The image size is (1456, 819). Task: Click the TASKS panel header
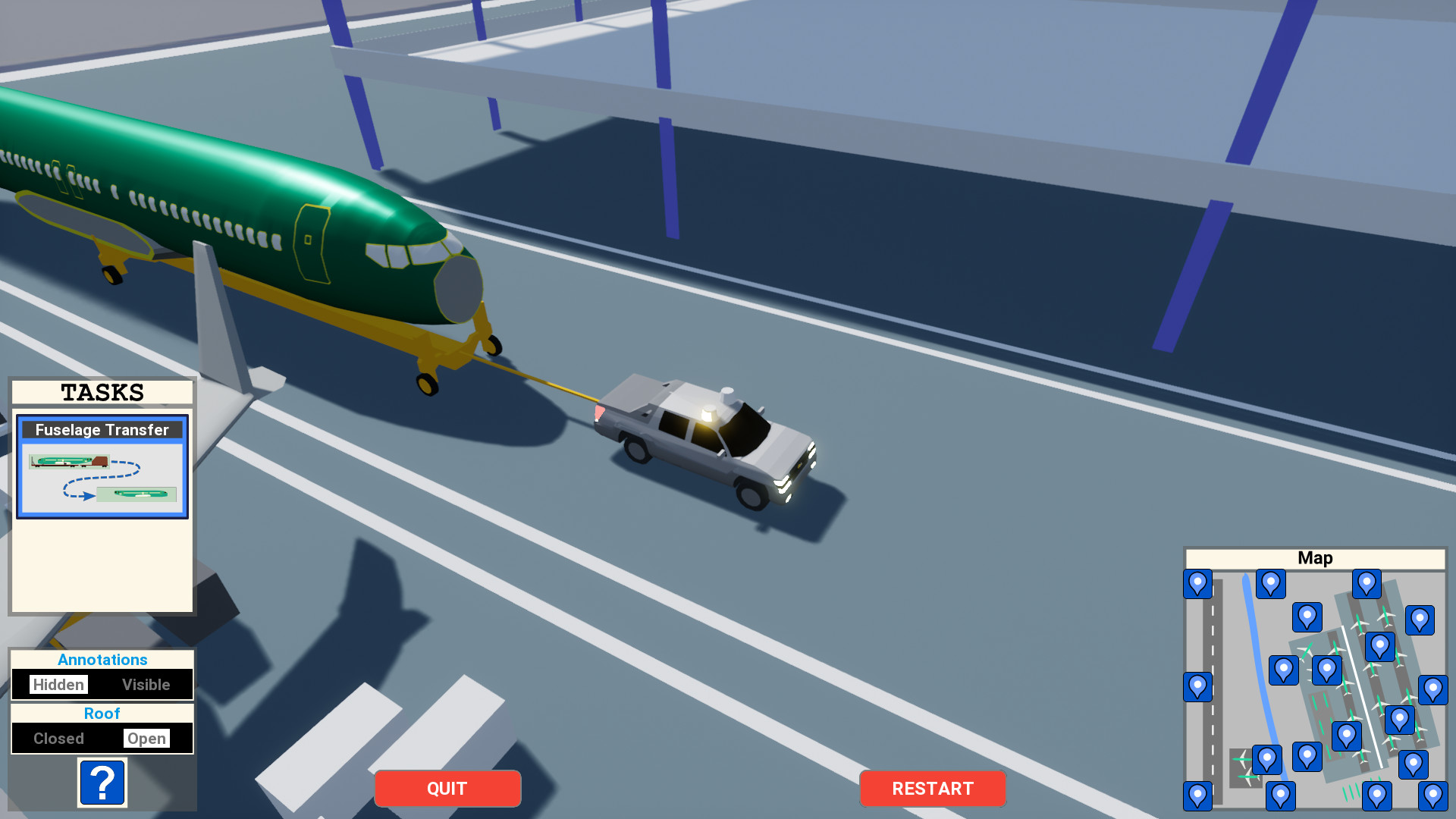point(102,392)
